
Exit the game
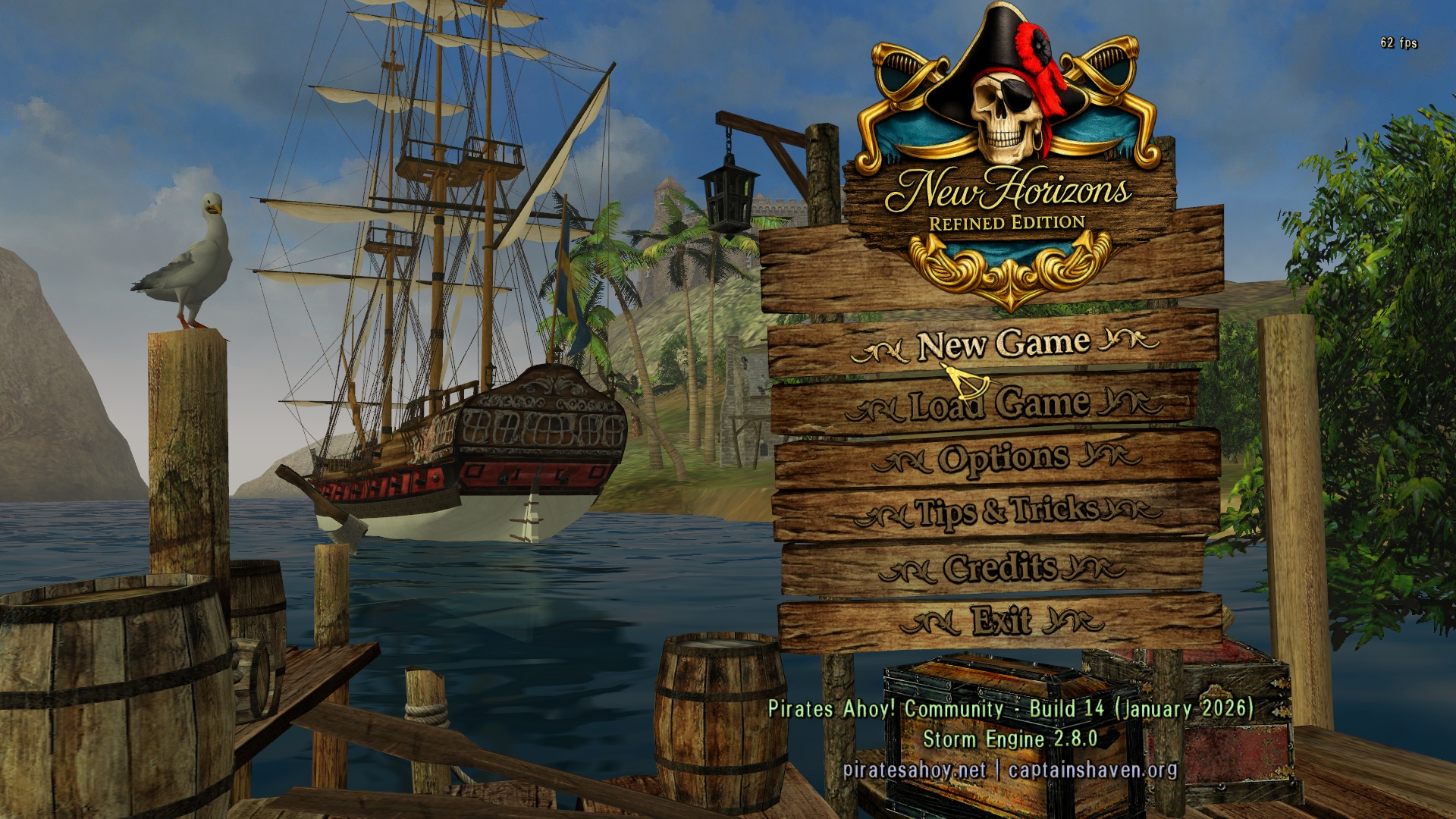[1001, 620]
